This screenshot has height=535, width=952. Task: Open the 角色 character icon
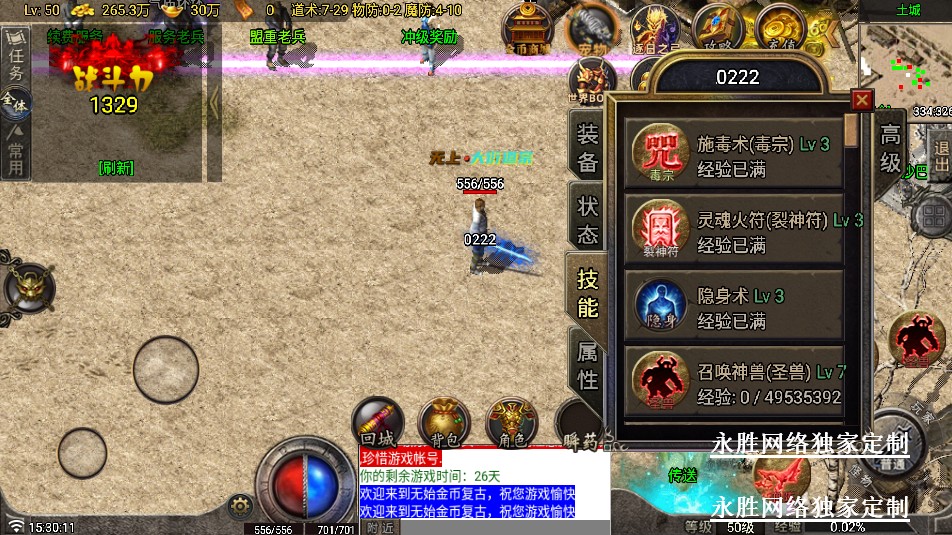coord(511,422)
